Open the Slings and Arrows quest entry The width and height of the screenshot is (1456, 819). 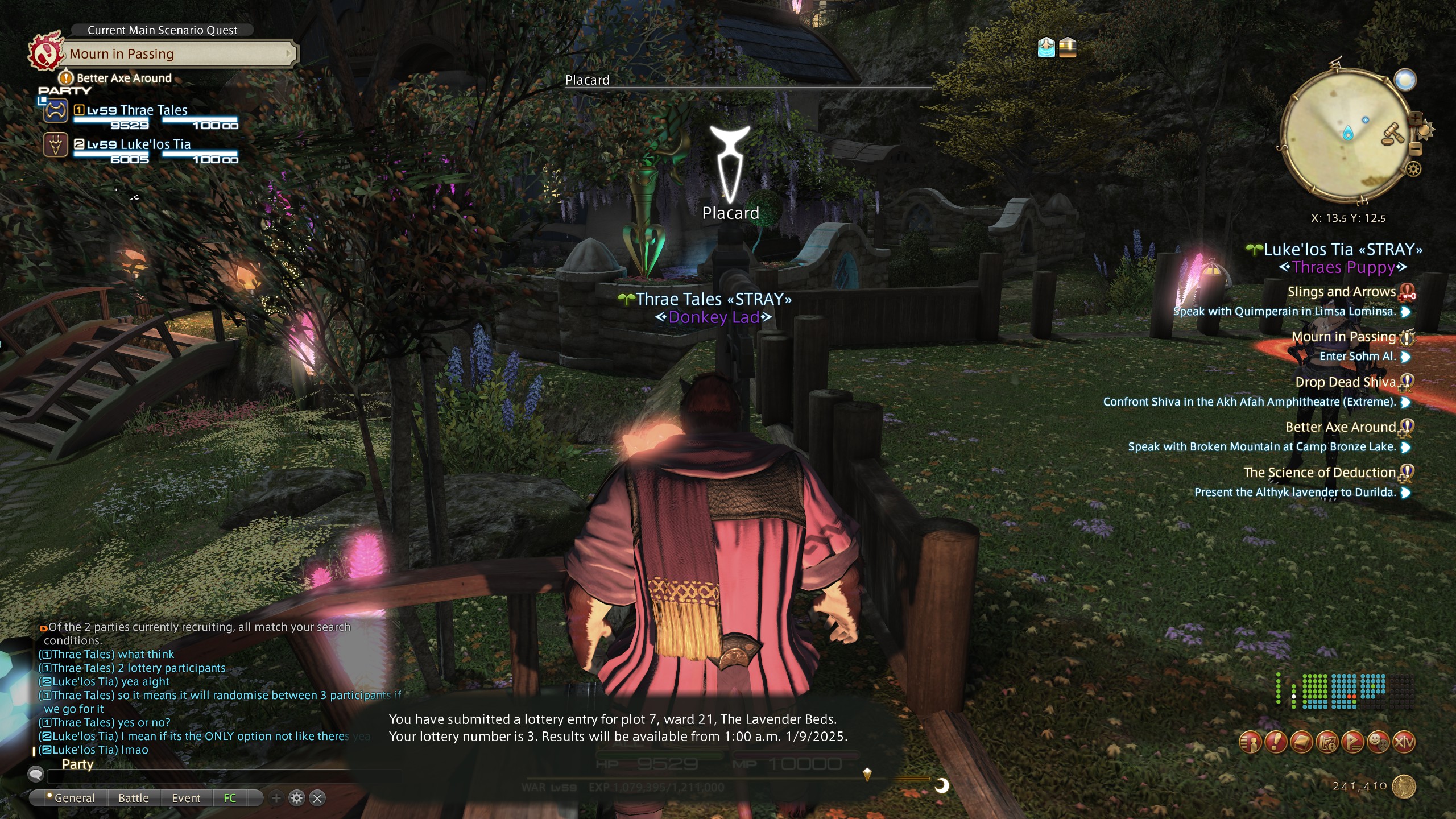pos(1341,292)
